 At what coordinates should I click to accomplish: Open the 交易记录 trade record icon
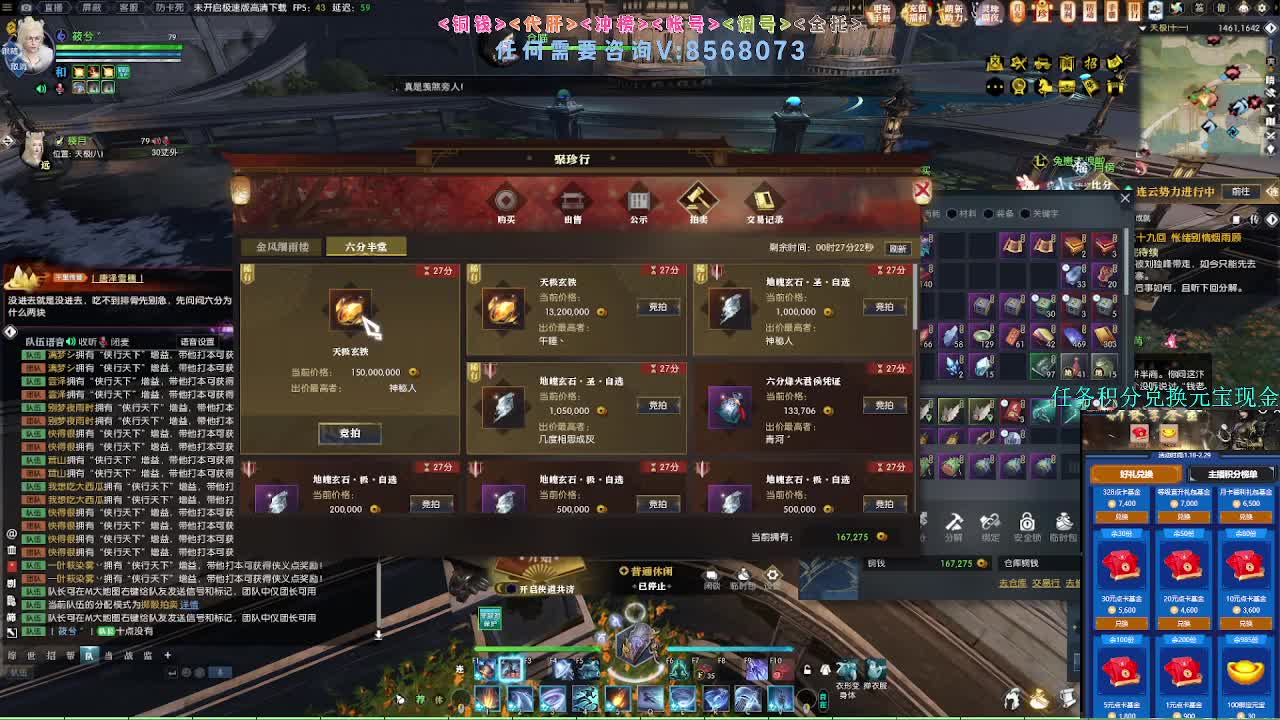(x=764, y=201)
